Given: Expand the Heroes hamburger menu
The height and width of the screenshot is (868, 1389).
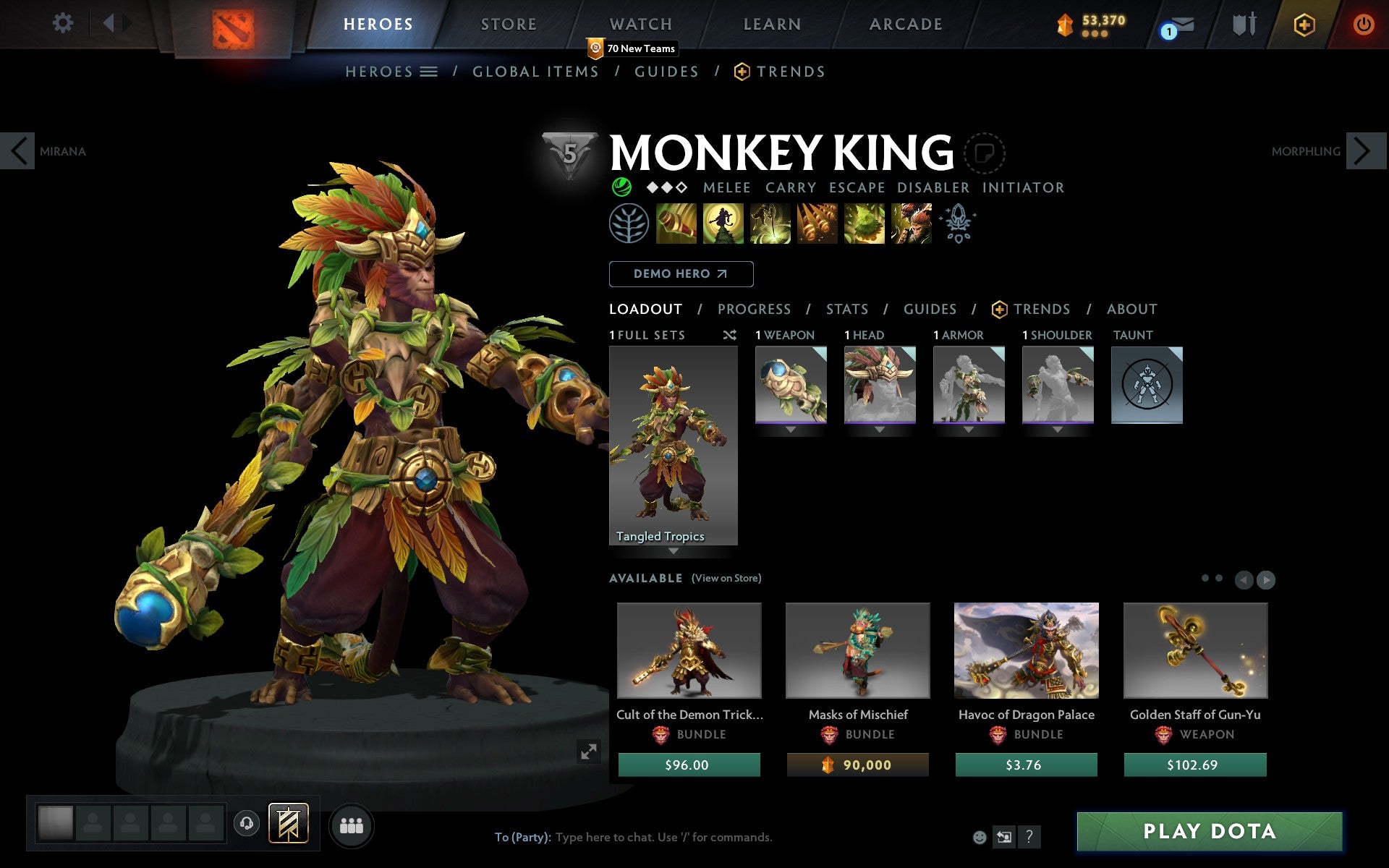Looking at the screenshot, I should [429, 71].
